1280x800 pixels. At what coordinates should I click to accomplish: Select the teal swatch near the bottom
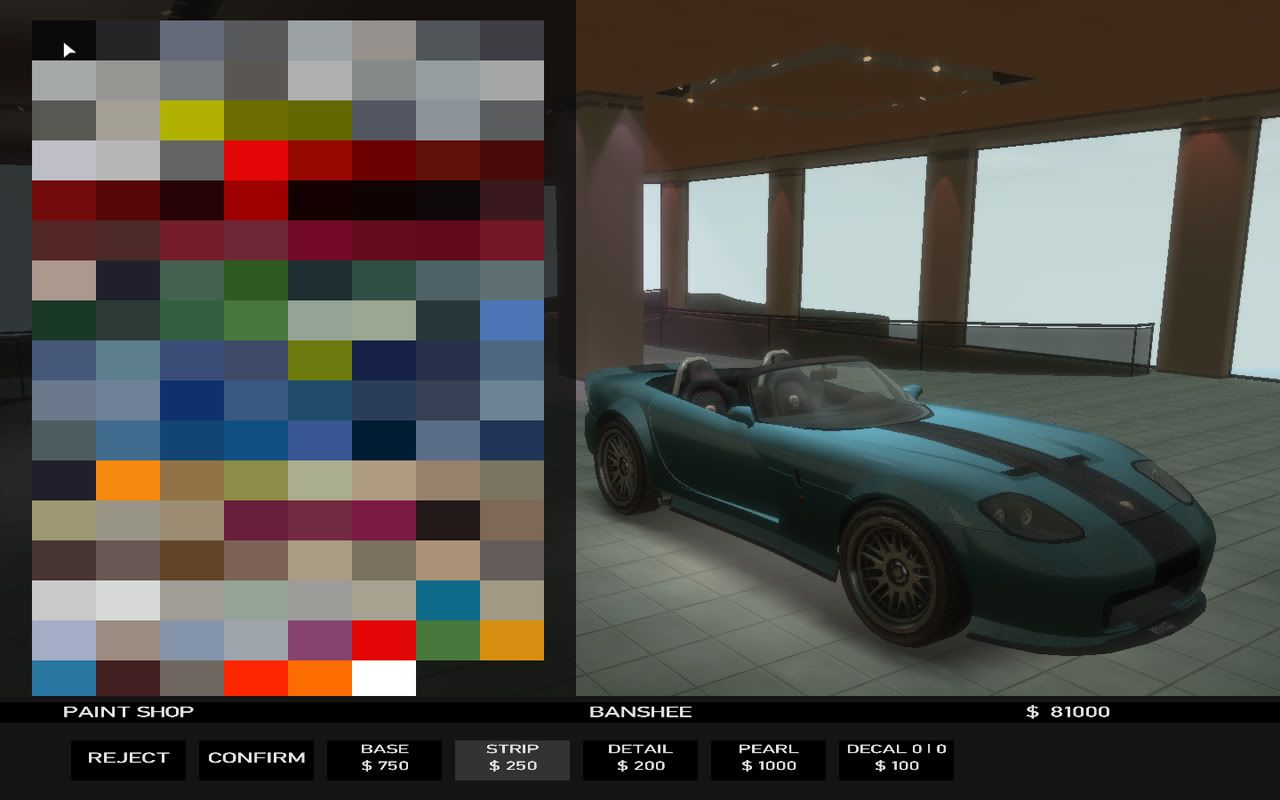[x=448, y=600]
